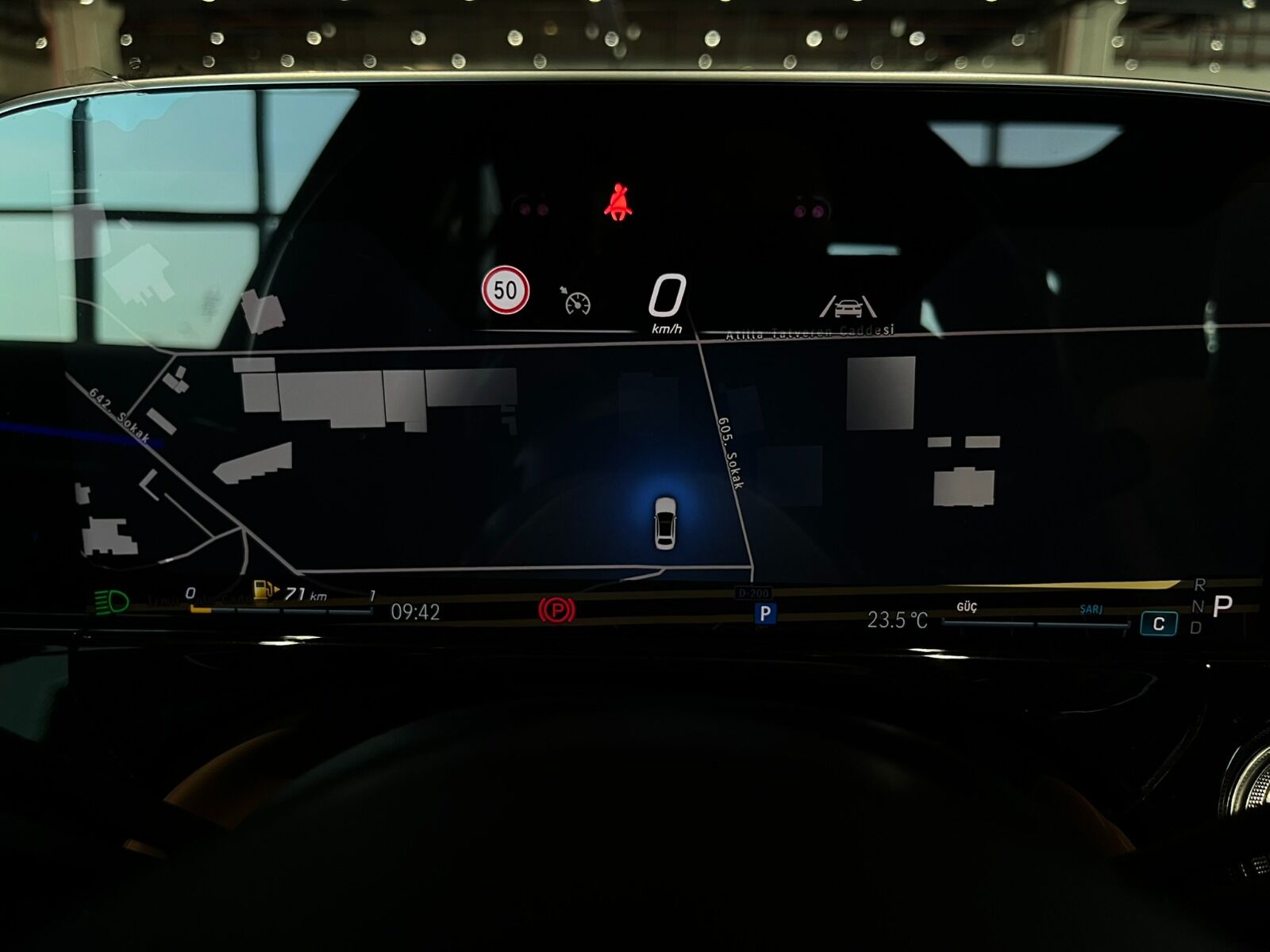The width and height of the screenshot is (1270, 952).
Task: Click the red seatbelt warning icon
Action: click(618, 202)
